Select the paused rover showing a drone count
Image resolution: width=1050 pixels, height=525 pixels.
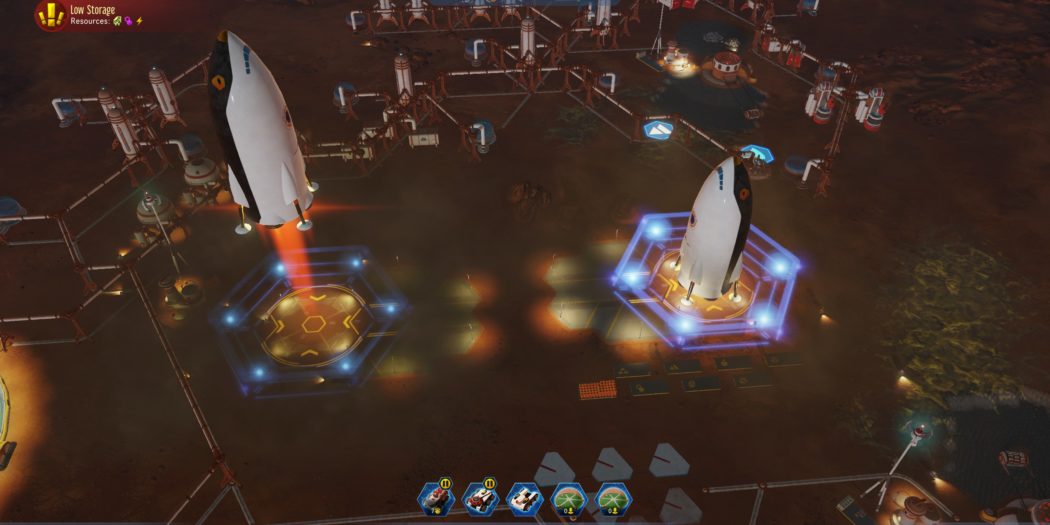coord(438,498)
